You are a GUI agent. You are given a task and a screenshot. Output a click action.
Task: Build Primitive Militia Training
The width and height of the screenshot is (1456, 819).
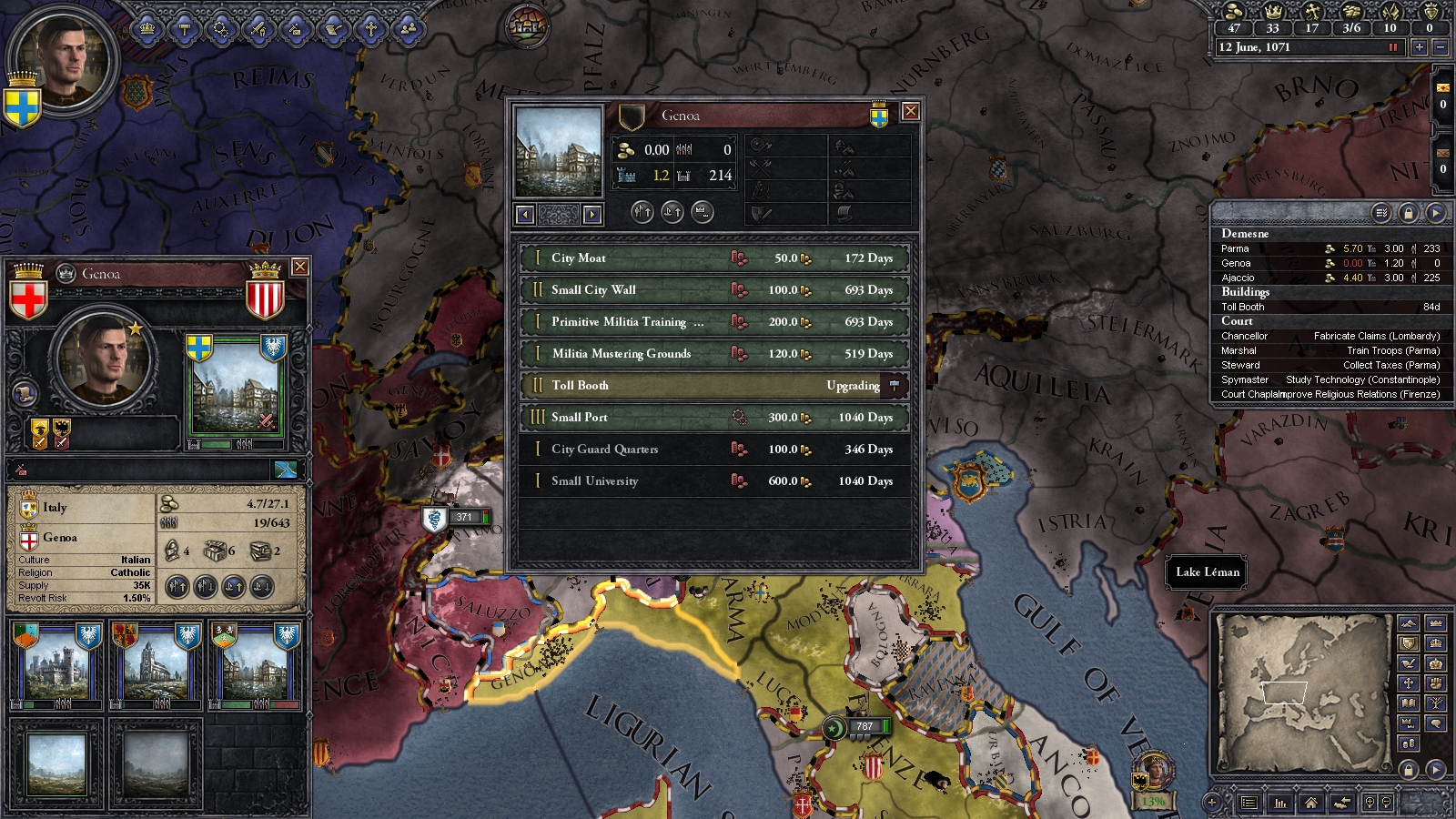(714, 322)
